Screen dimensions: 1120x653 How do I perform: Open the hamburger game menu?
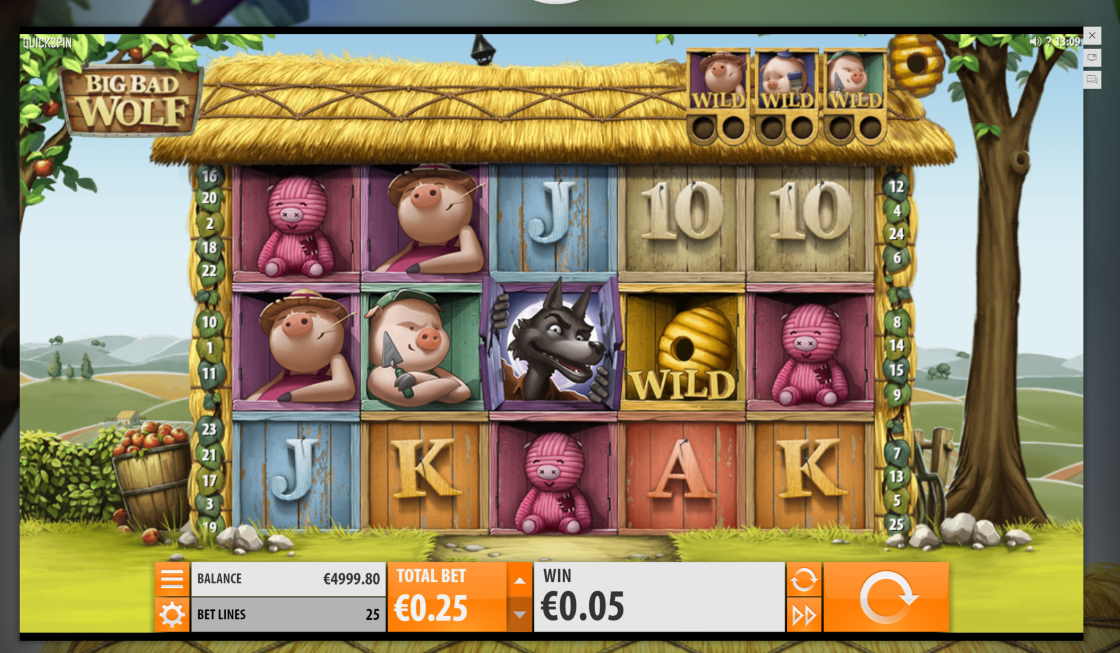[172, 579]
